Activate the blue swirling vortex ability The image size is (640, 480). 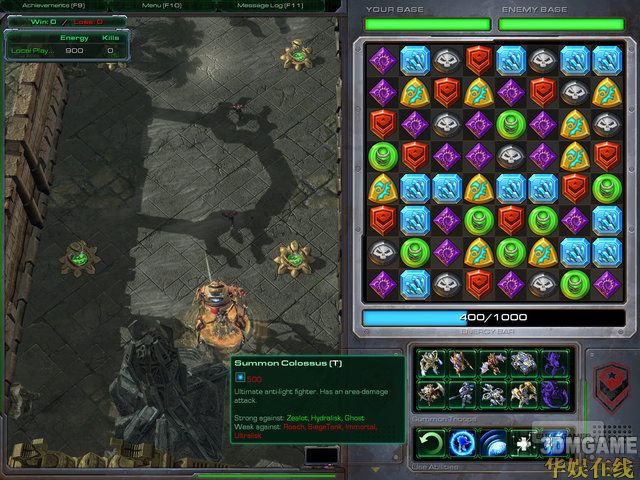(x=462, y=442)
